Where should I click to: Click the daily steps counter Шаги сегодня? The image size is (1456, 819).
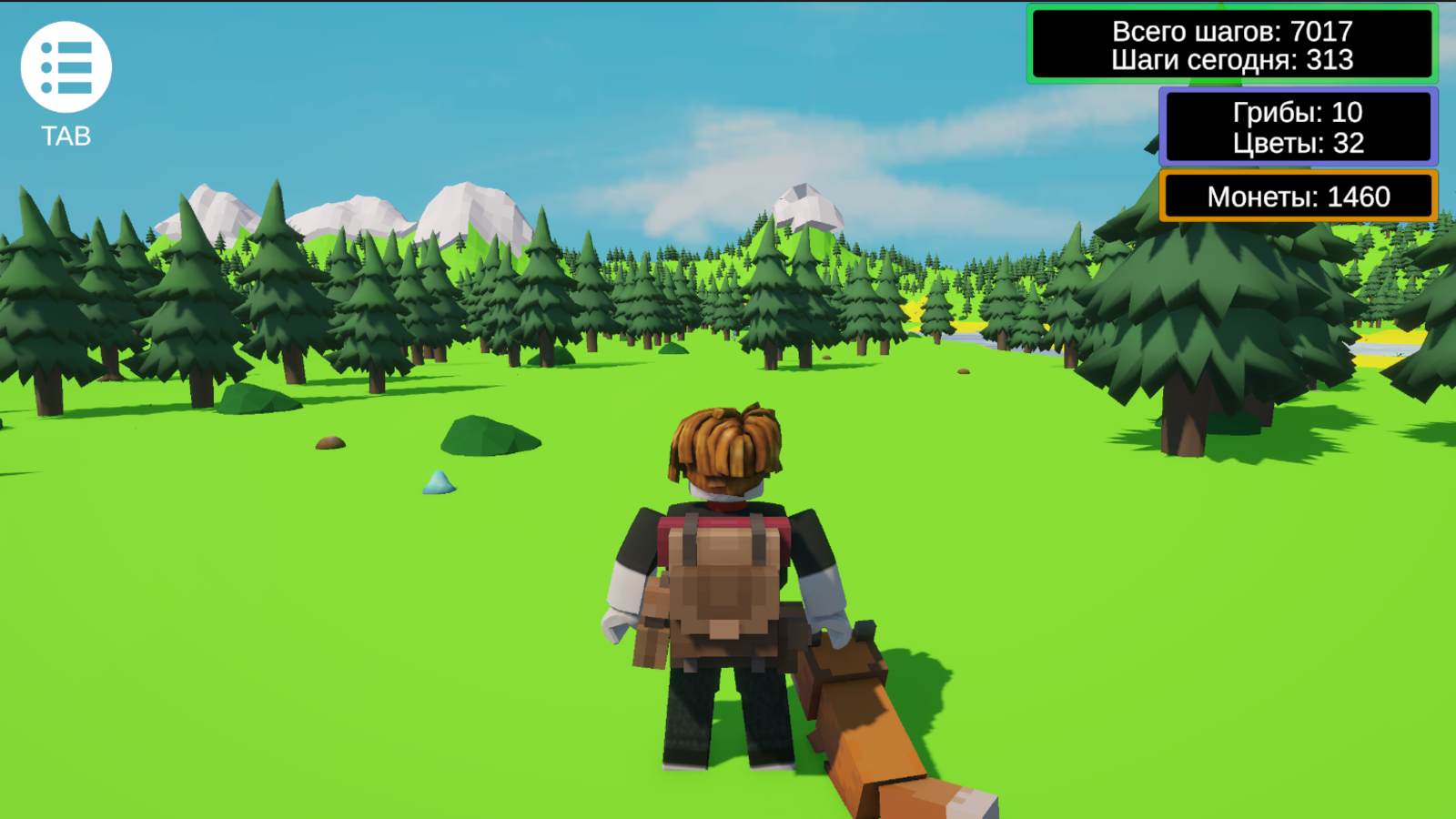click(x=1230, y=62)
